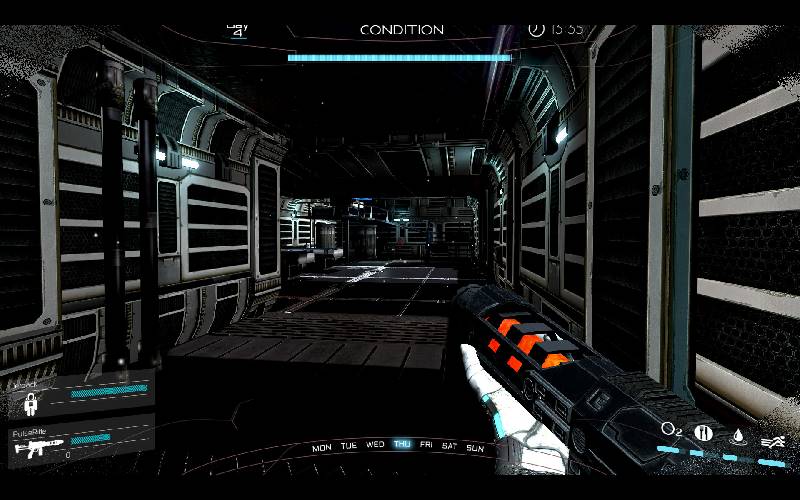Click the running figure stamina icon
The image size is (800, 500).
[x=771, y=441]
